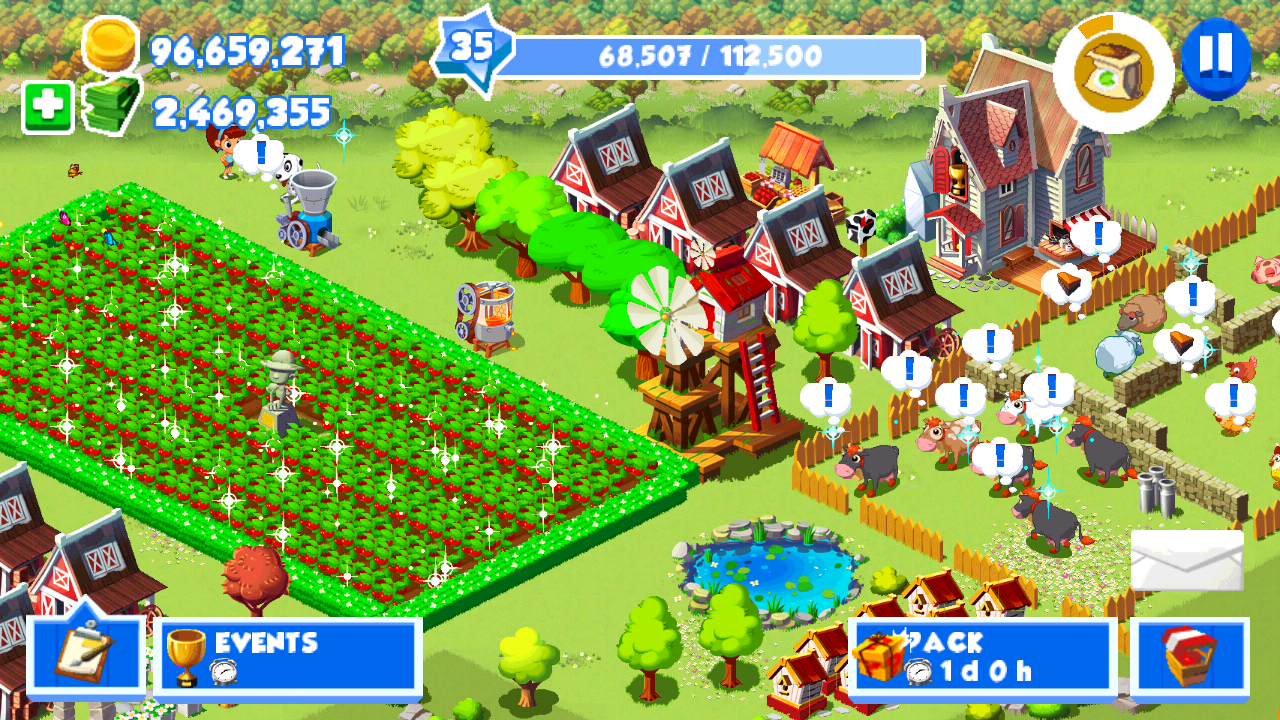Open the red toolbox shop button

pos(1190,656)
